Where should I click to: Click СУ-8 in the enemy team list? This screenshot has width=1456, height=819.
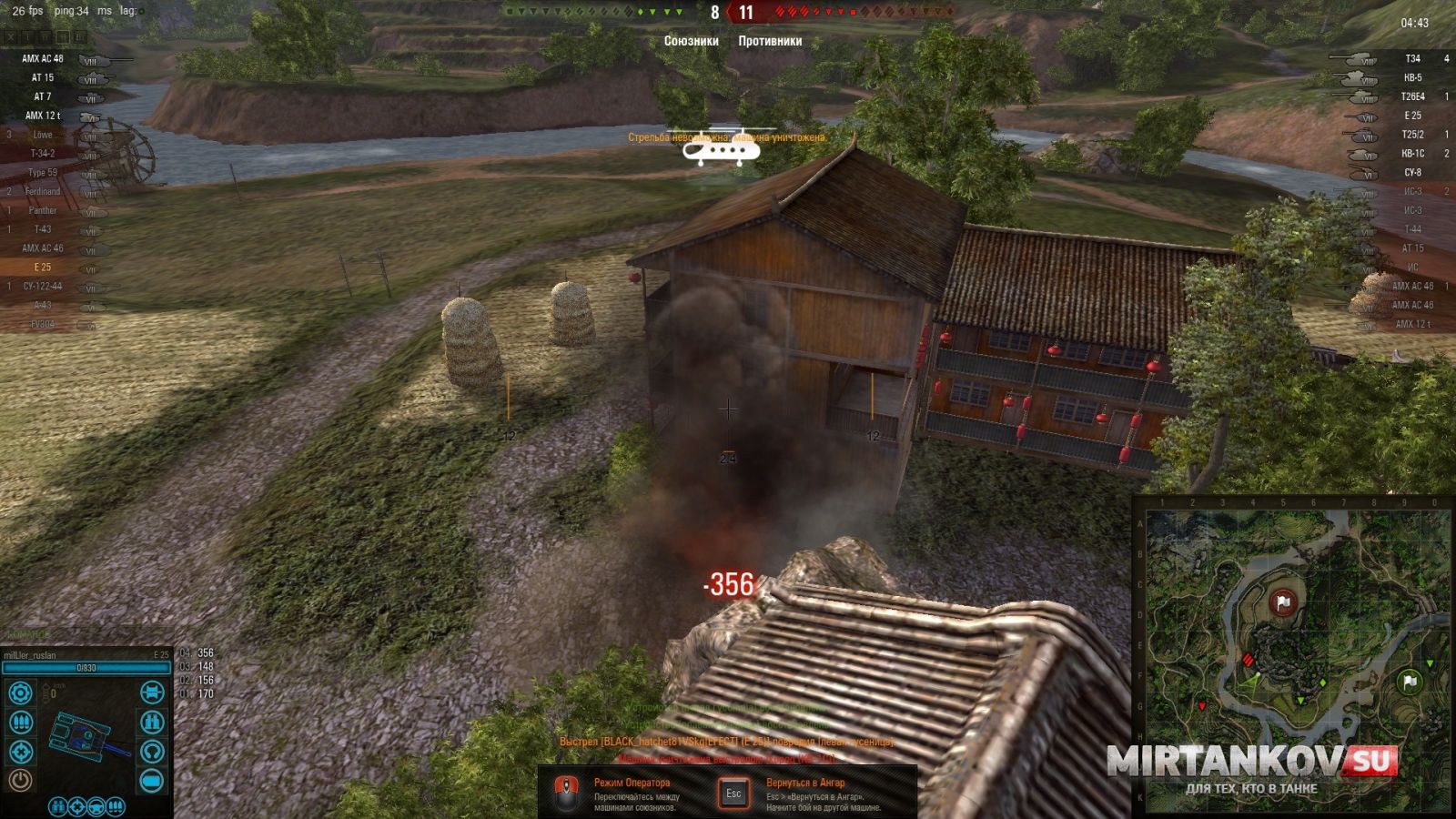coord(1412,173)
